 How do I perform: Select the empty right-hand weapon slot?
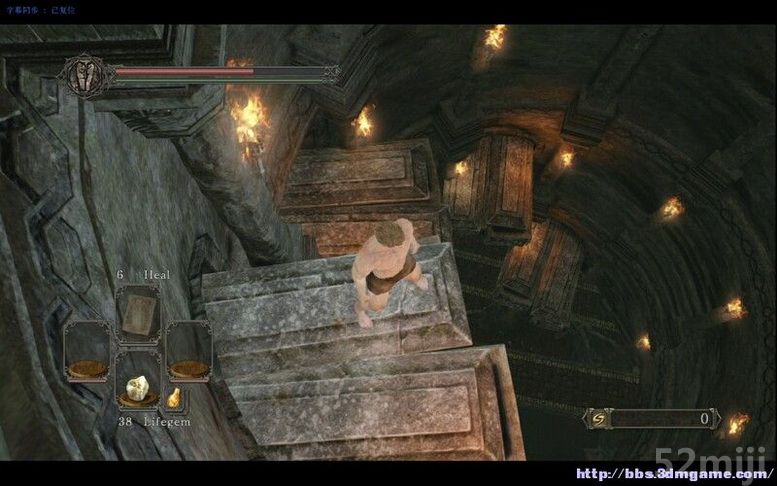point(187,351)
